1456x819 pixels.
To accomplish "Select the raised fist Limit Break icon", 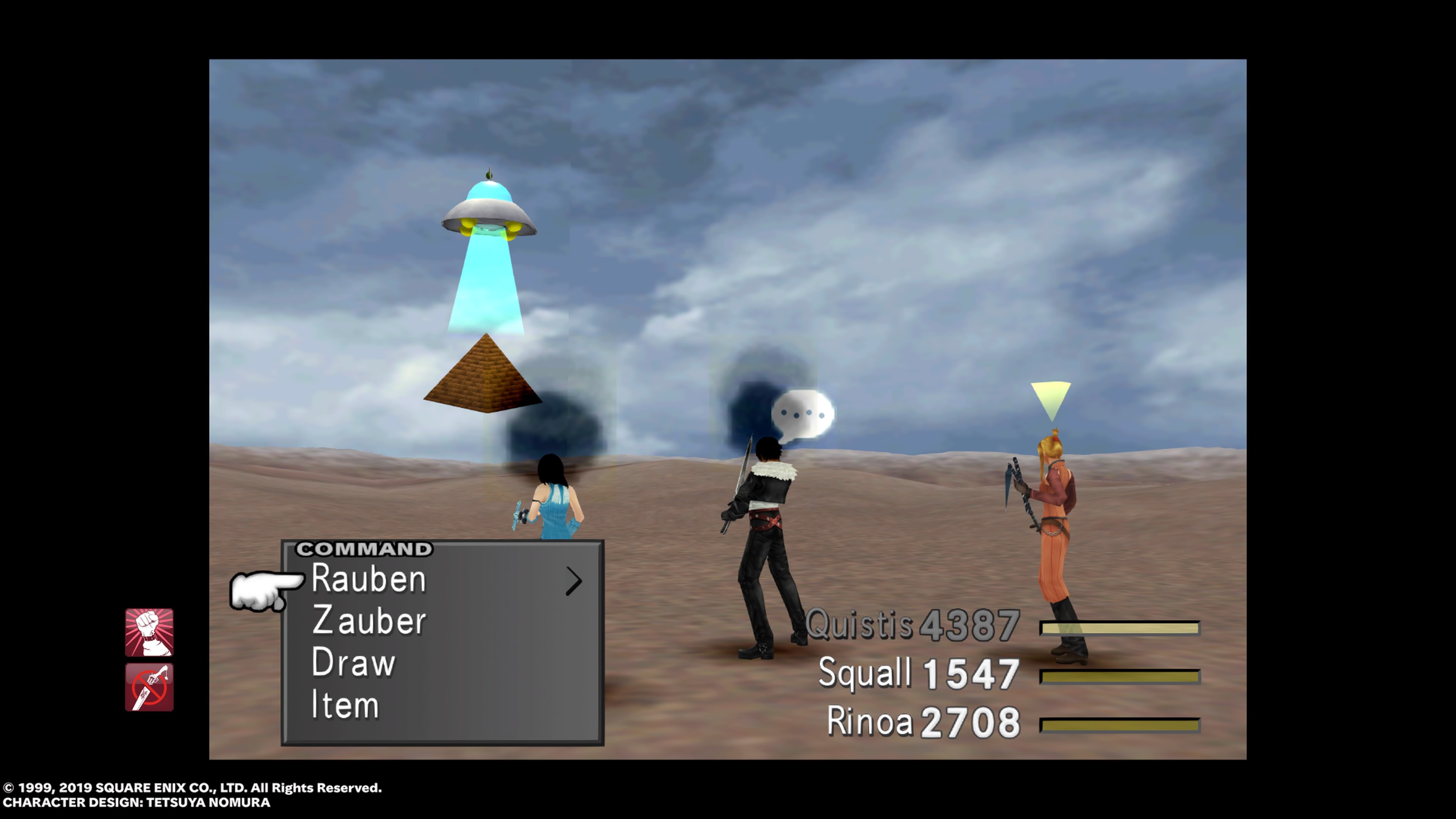I will point(149,632).
